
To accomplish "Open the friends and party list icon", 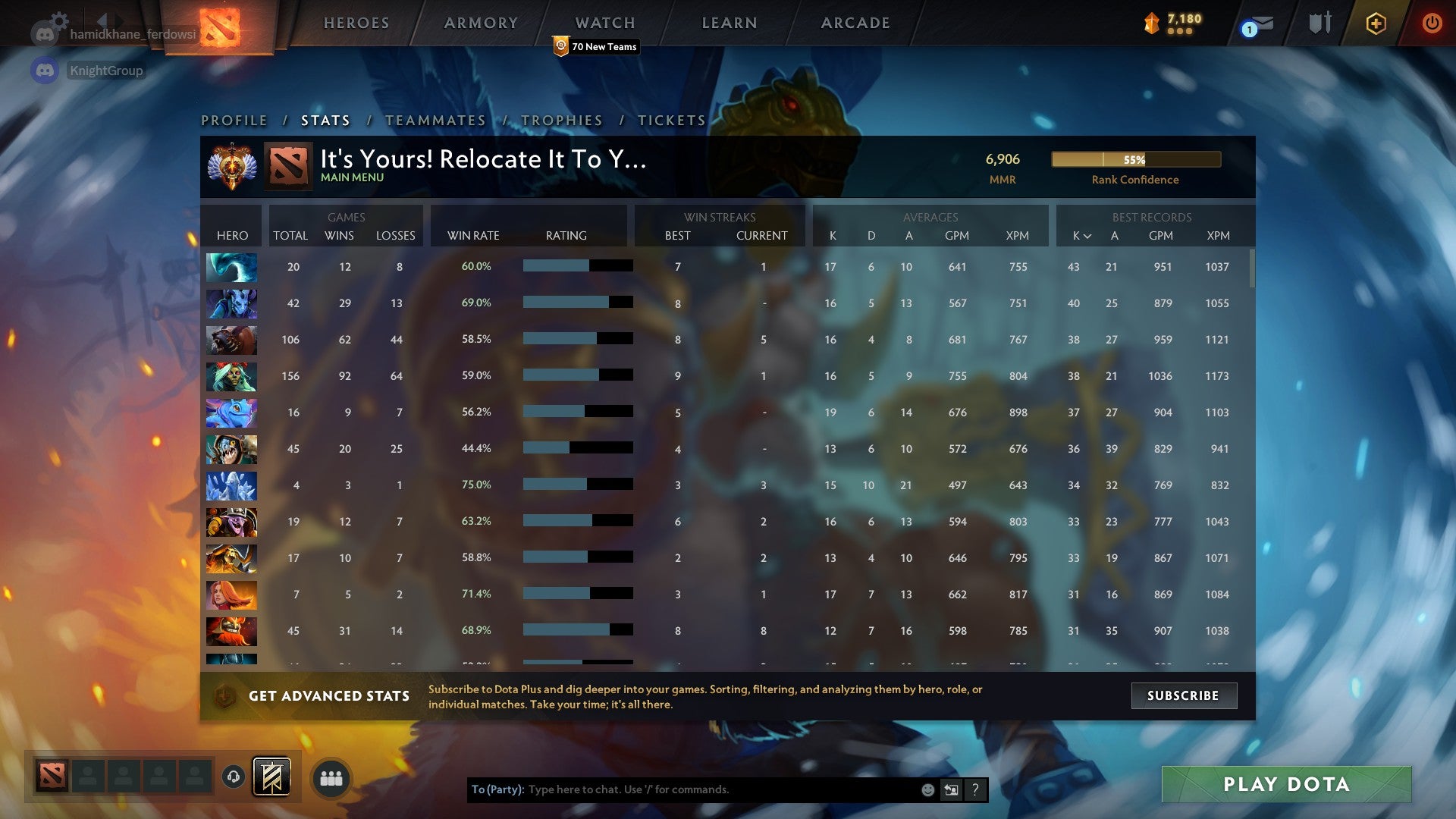I will click(x=331, y=777).
